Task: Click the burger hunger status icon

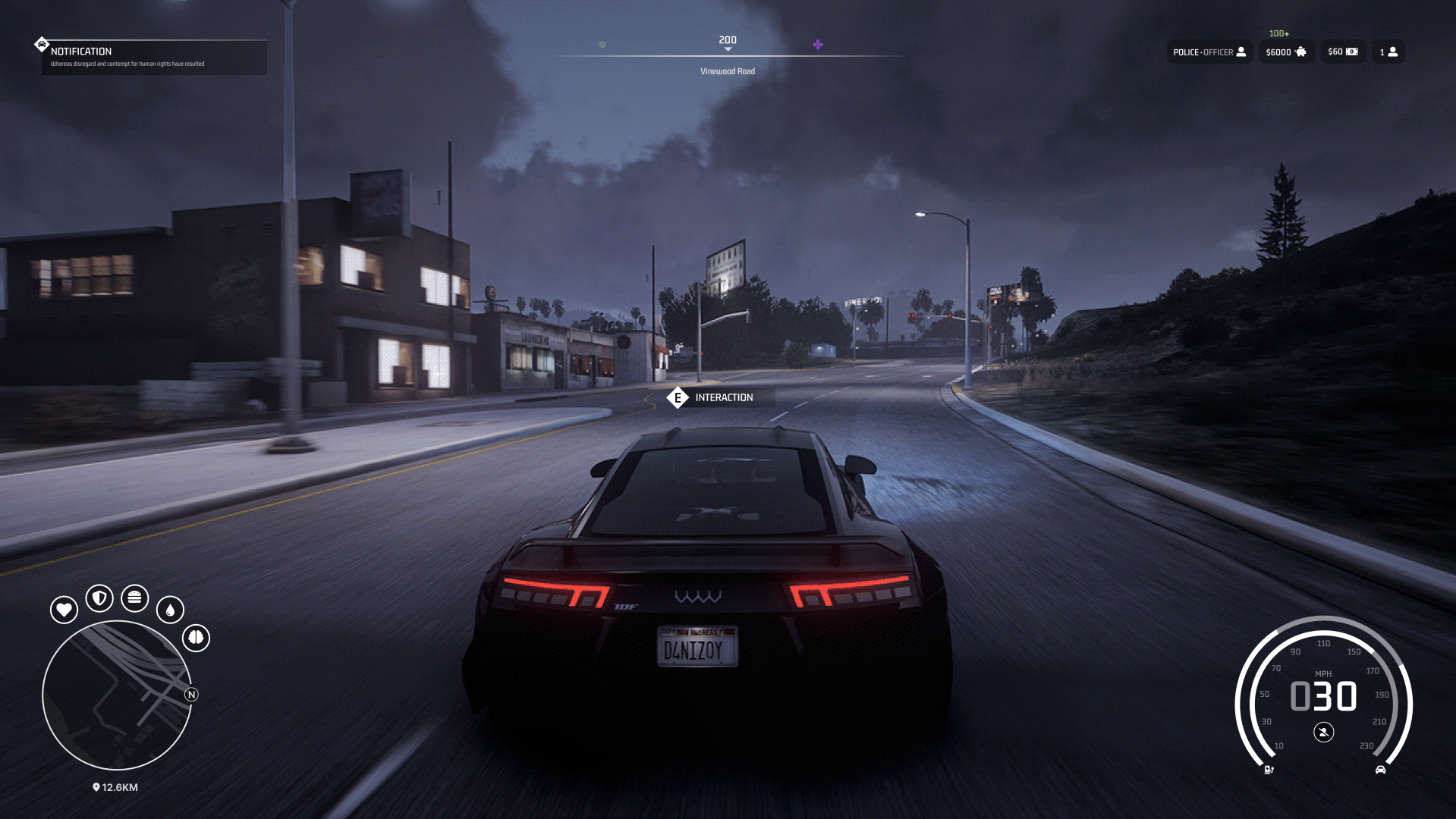Action: pos(134,598)
